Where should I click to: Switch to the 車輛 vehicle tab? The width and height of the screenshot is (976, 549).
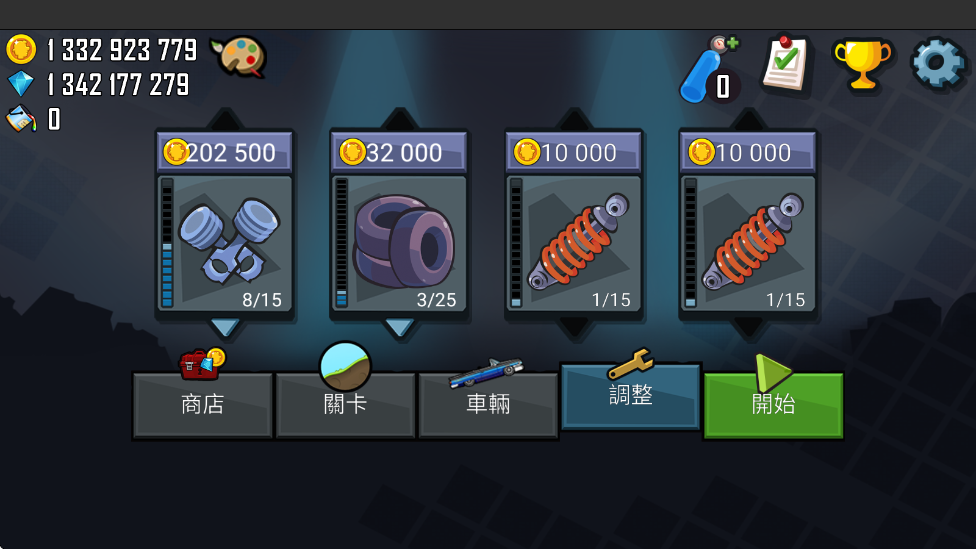488,404
